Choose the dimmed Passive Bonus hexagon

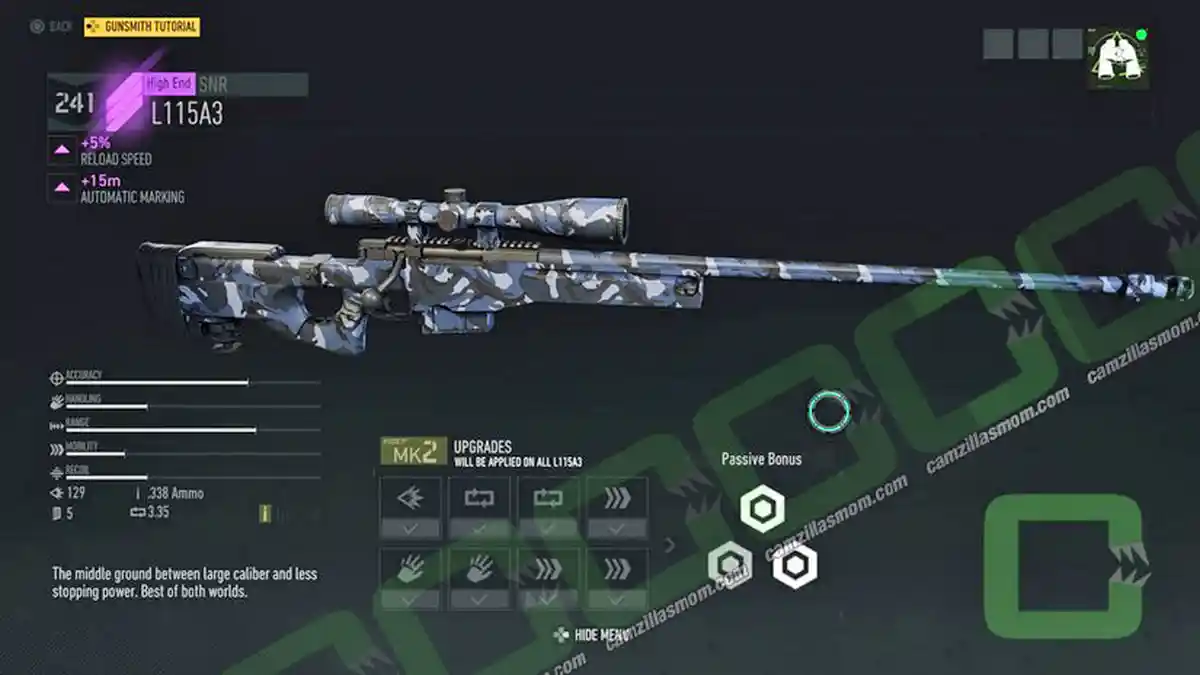[x=729, y=564]
